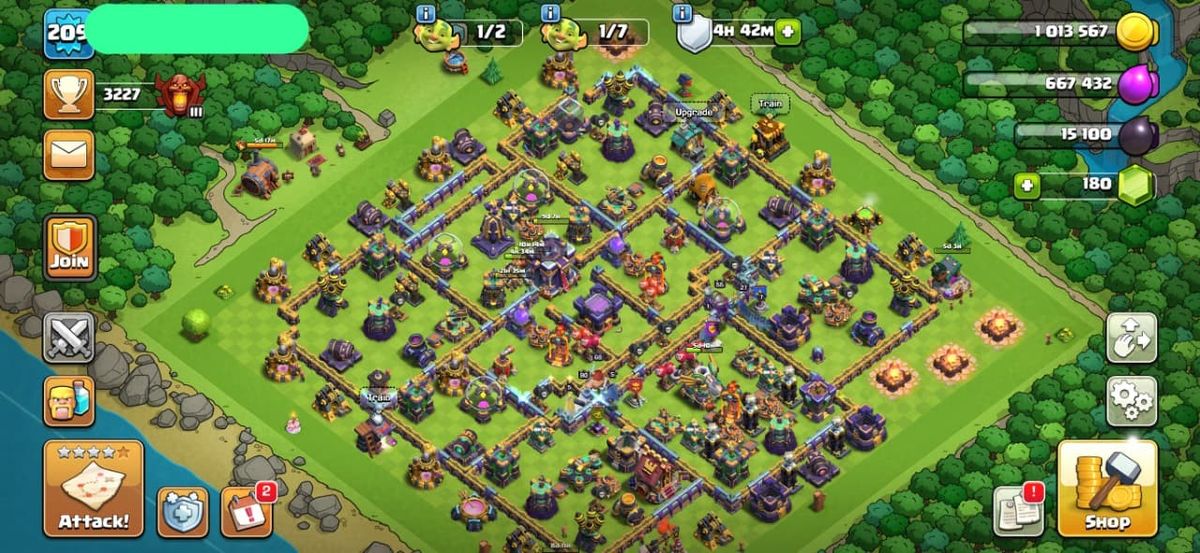Open the news notes with red alert
1200x553 pixels.
pos(1018,510)
